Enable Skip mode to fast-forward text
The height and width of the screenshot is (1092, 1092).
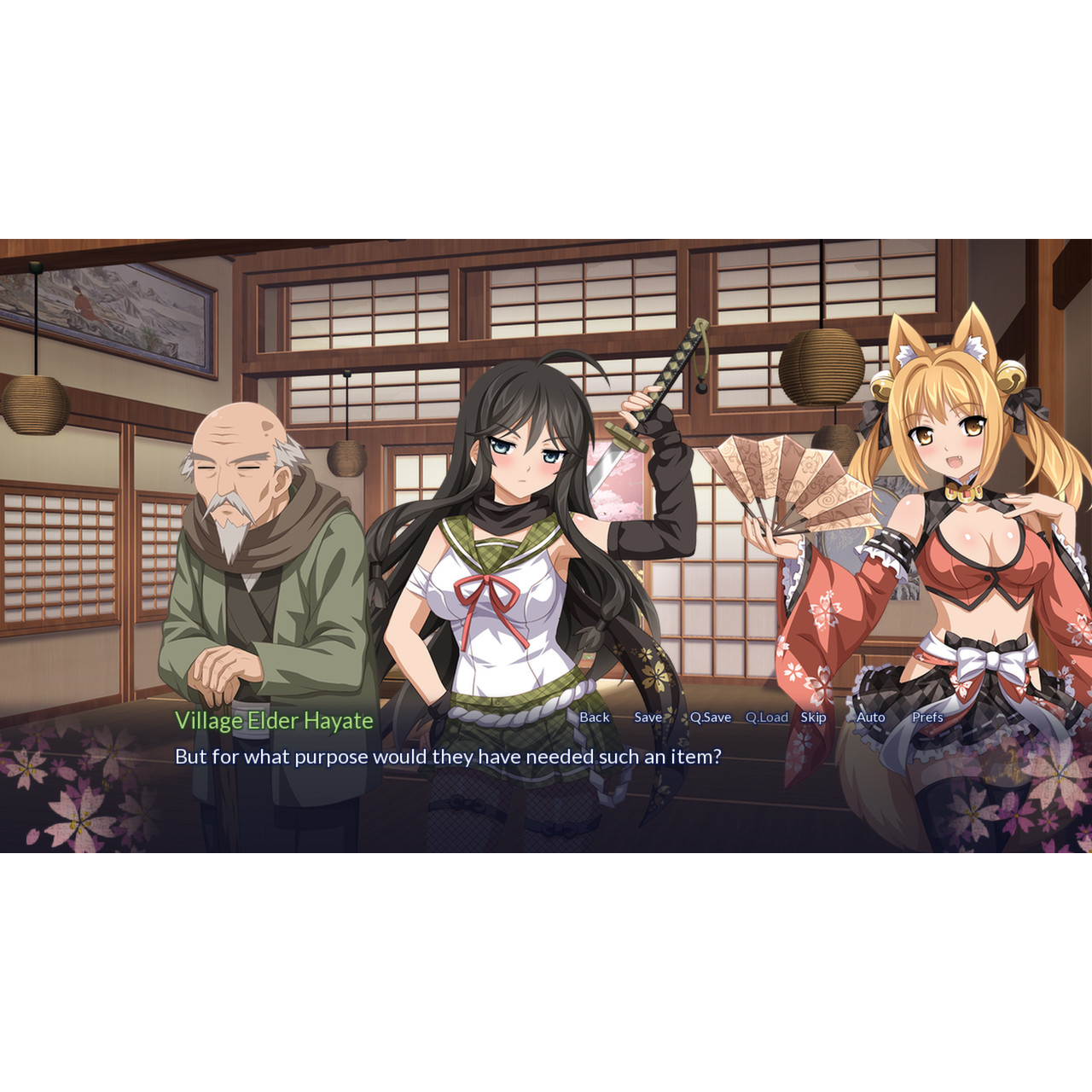click(812, 717)
